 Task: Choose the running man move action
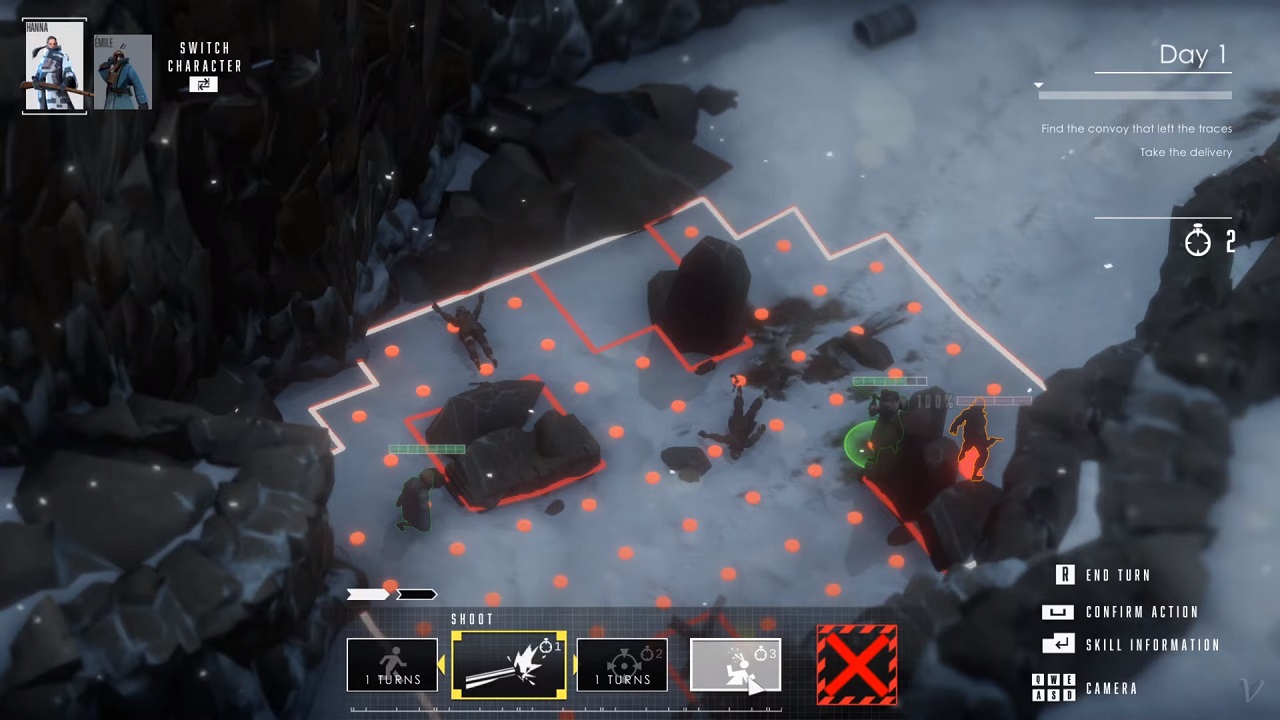pos(392,665)
